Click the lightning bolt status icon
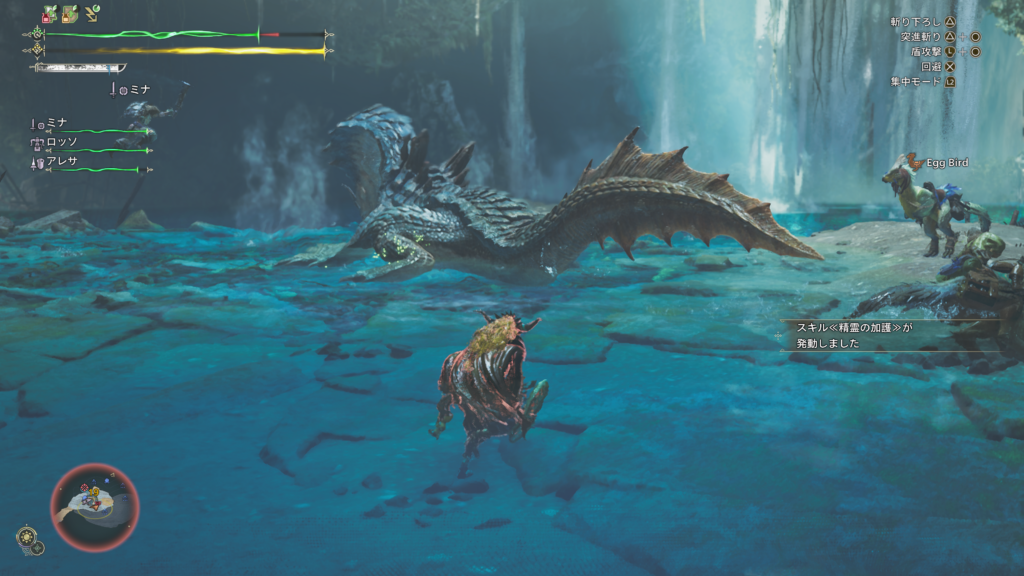This screenshot has height=576, width=1024. pos(92,13)
